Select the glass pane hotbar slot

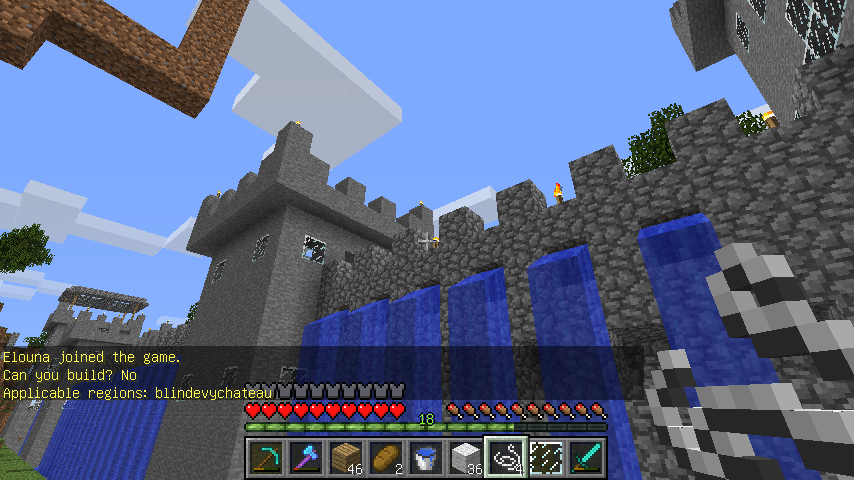coord(546,458)
